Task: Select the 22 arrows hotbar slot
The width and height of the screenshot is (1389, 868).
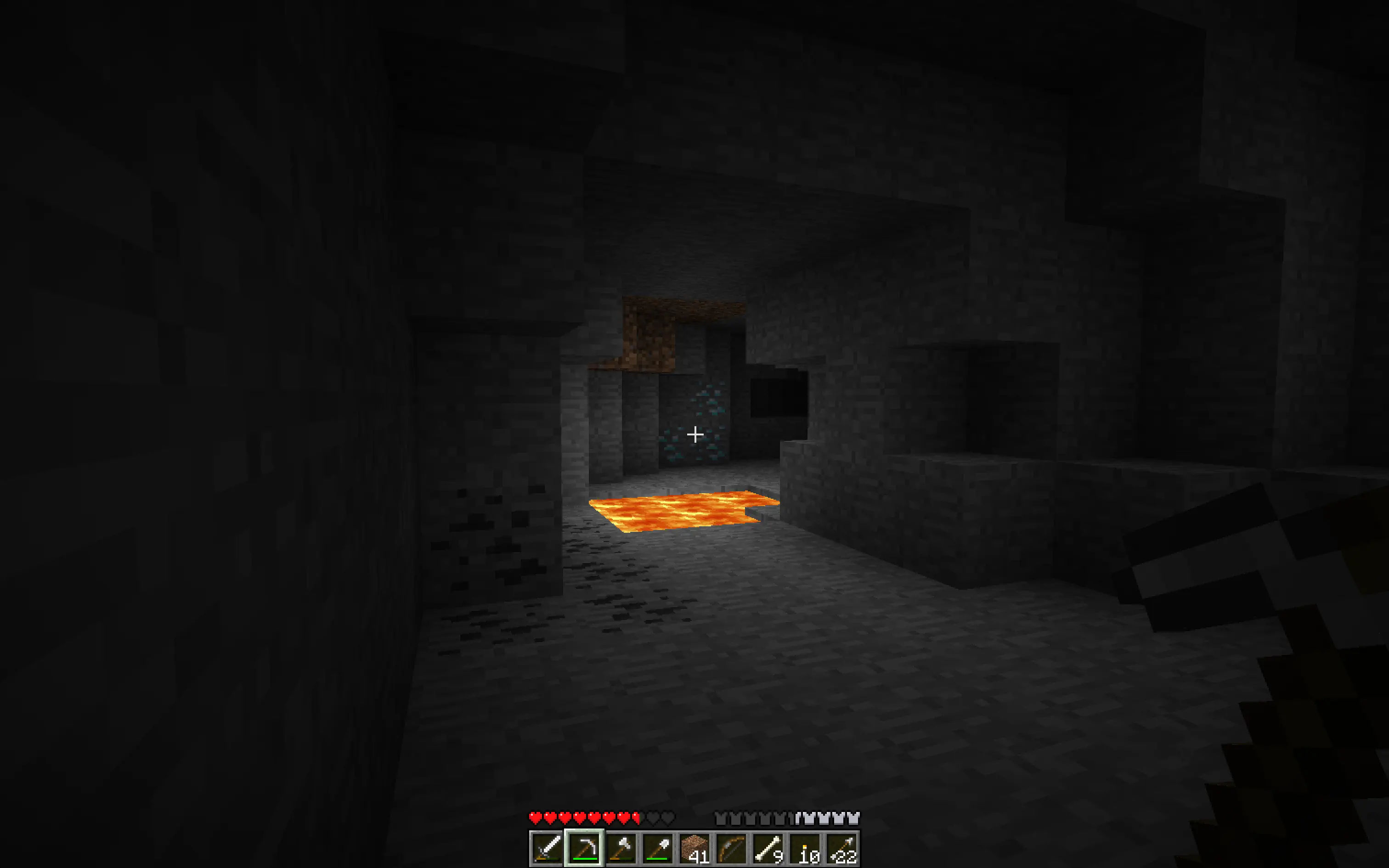Action: pyautogui.click(x=842, y=849)
